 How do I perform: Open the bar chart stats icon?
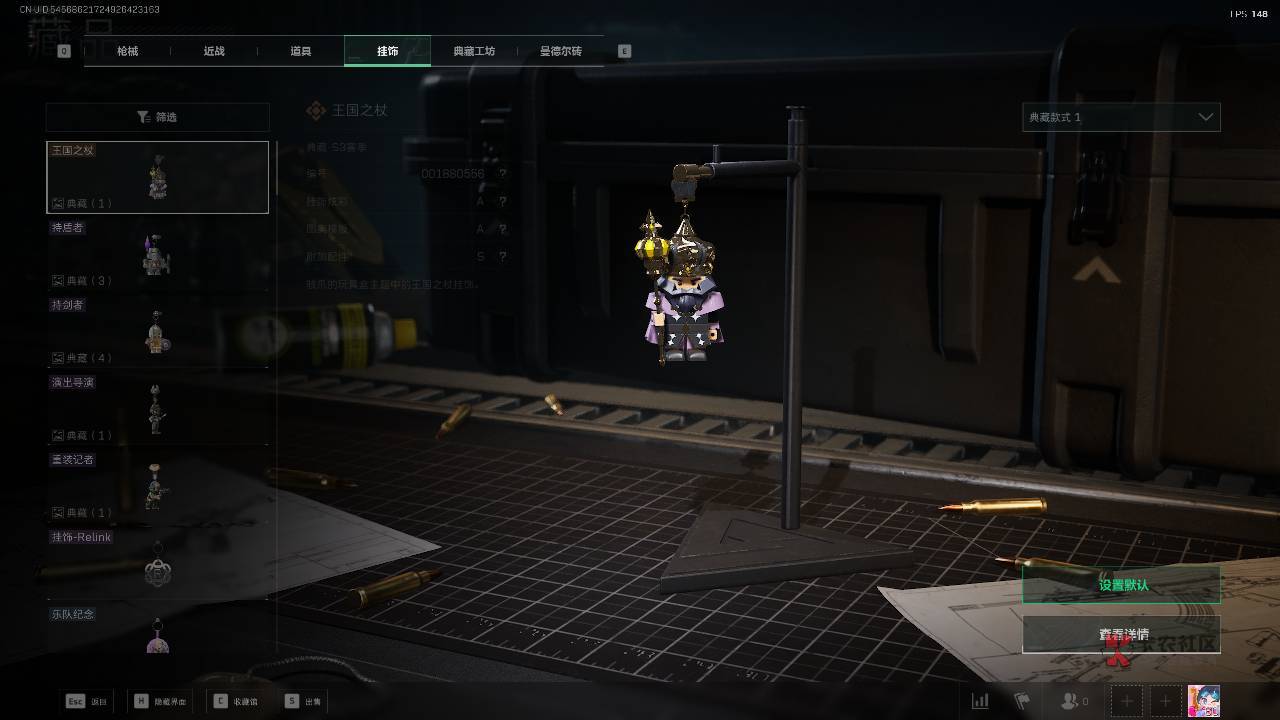[x=980, y=701]
